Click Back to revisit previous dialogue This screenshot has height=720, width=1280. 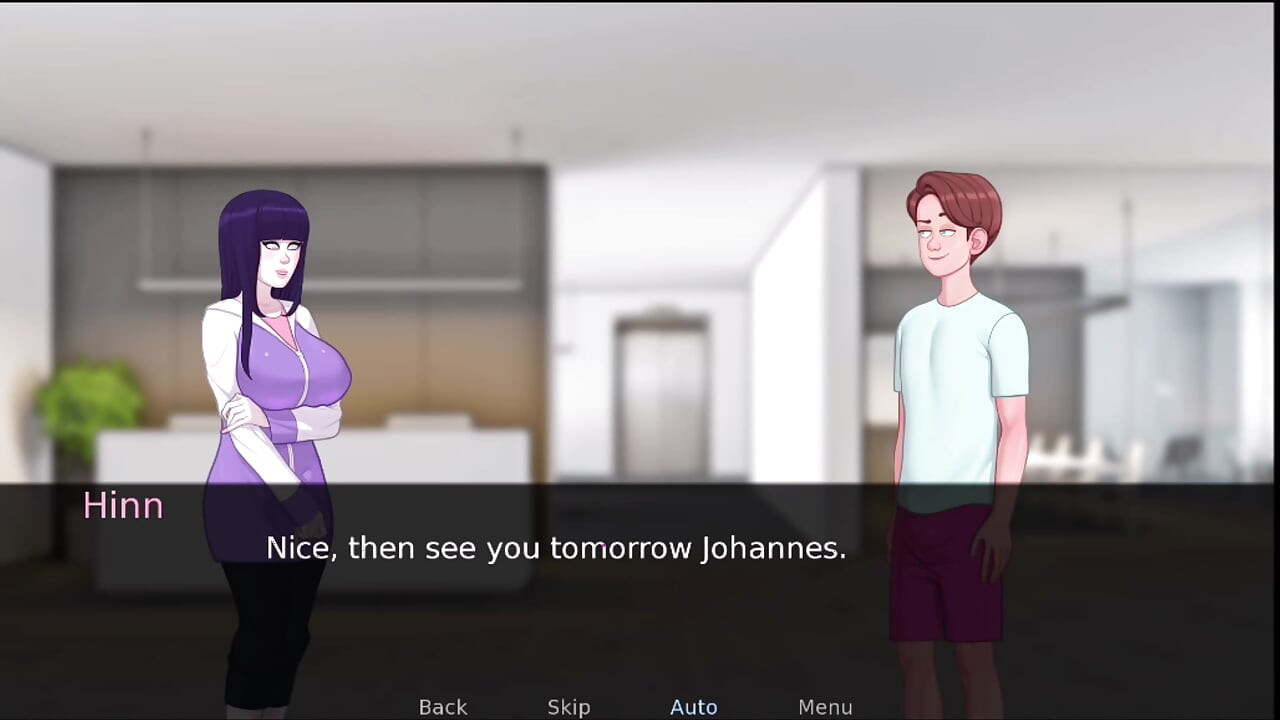pyautogui.click(x=442, y=706)
